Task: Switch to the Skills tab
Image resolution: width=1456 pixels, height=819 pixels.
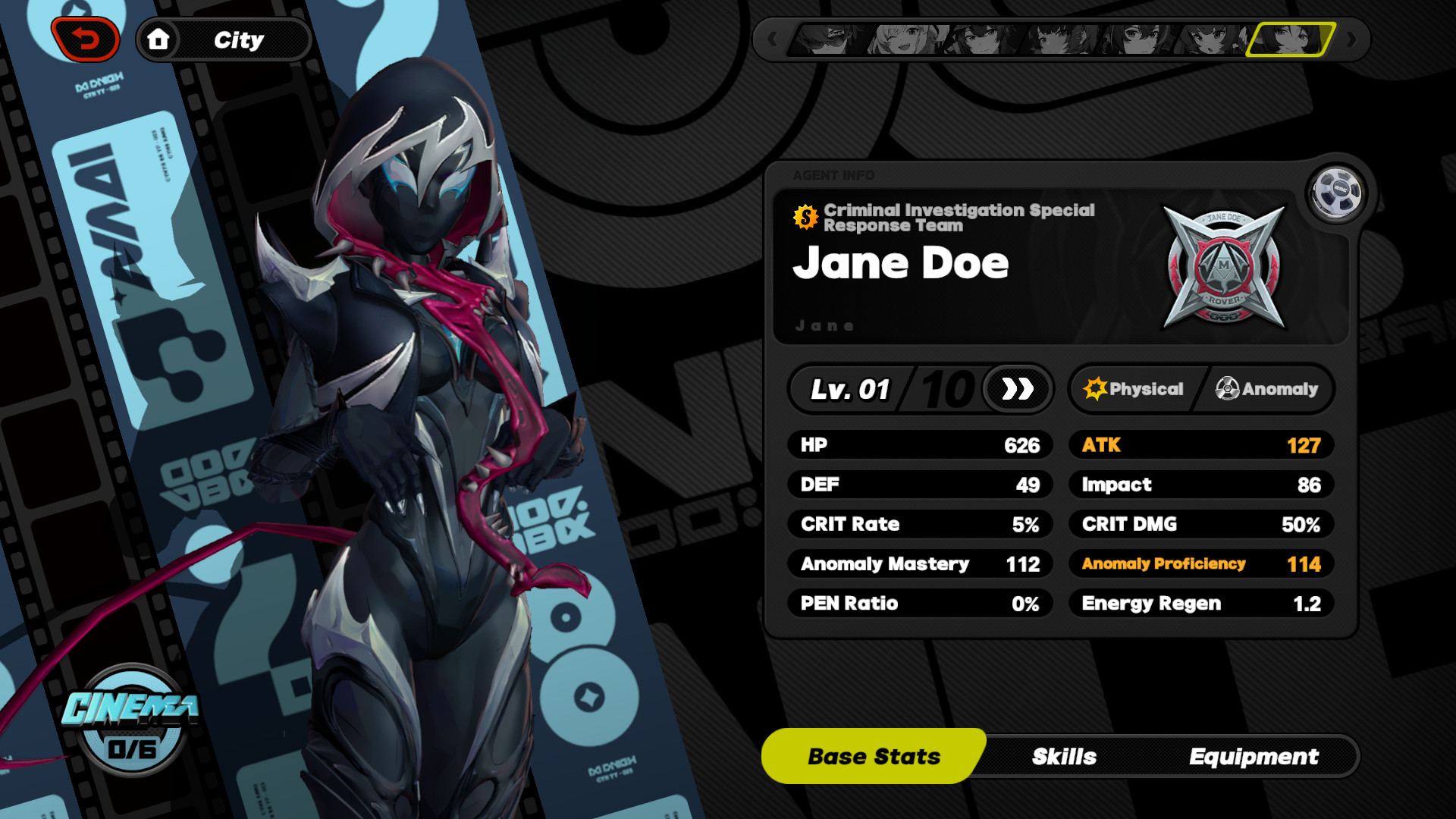Action: tap(1065, 756)
